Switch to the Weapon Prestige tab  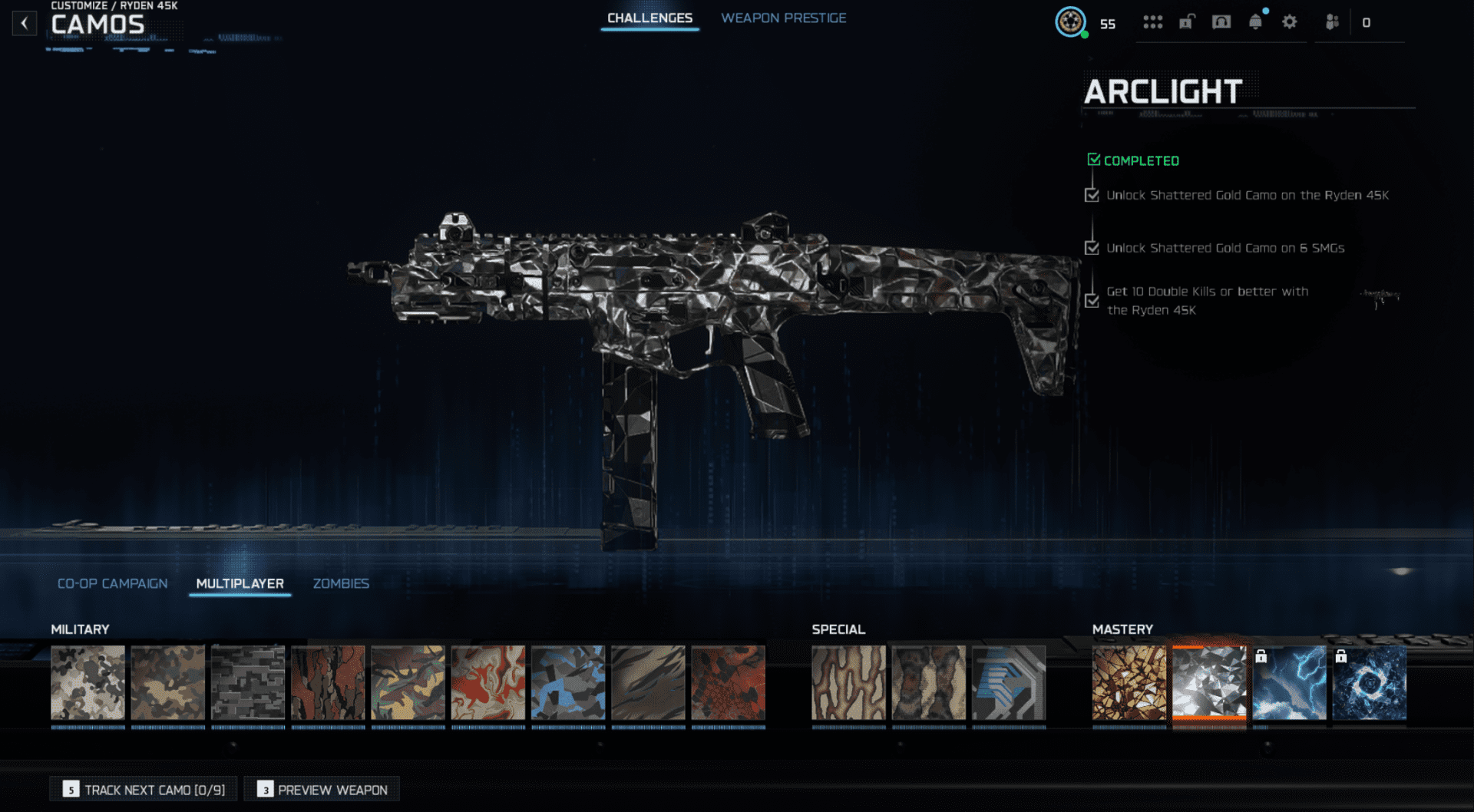(x=783, y=18)
